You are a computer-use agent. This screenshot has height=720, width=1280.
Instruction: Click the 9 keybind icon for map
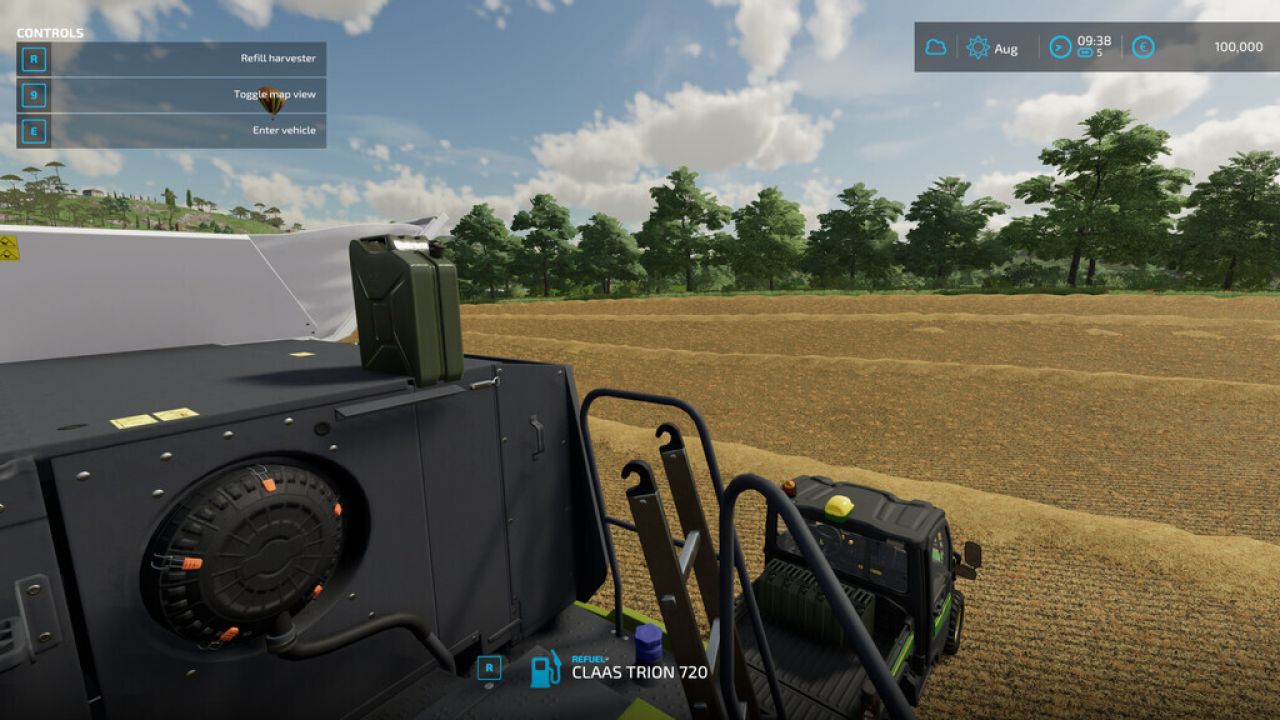coord(35,95)
